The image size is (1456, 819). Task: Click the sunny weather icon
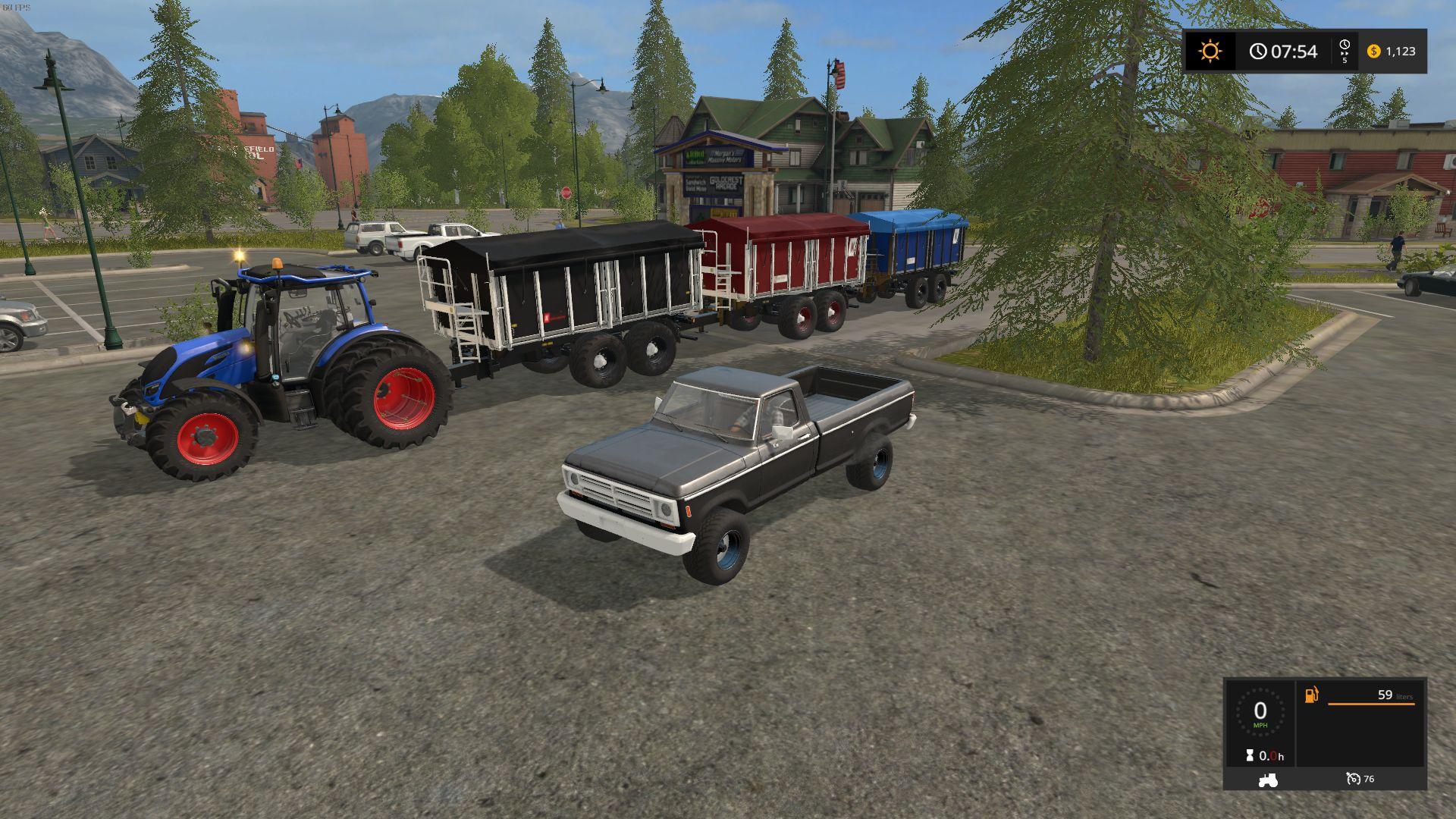(1210, 51)
